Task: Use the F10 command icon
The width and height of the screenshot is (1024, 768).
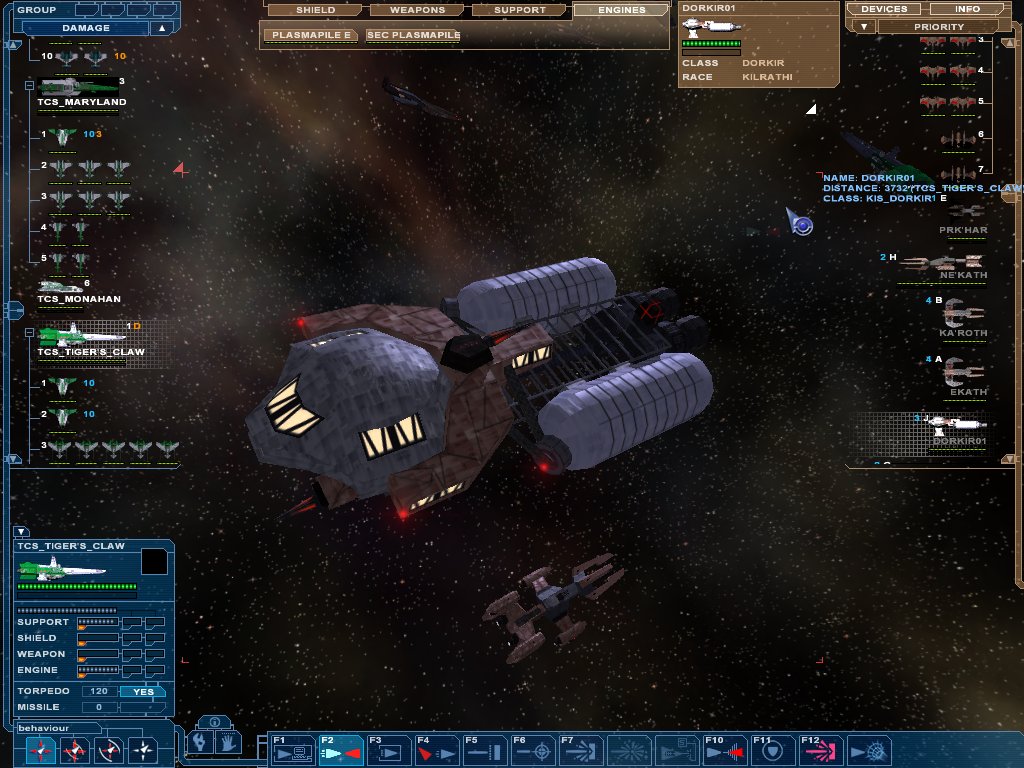Action: [723, 750]
